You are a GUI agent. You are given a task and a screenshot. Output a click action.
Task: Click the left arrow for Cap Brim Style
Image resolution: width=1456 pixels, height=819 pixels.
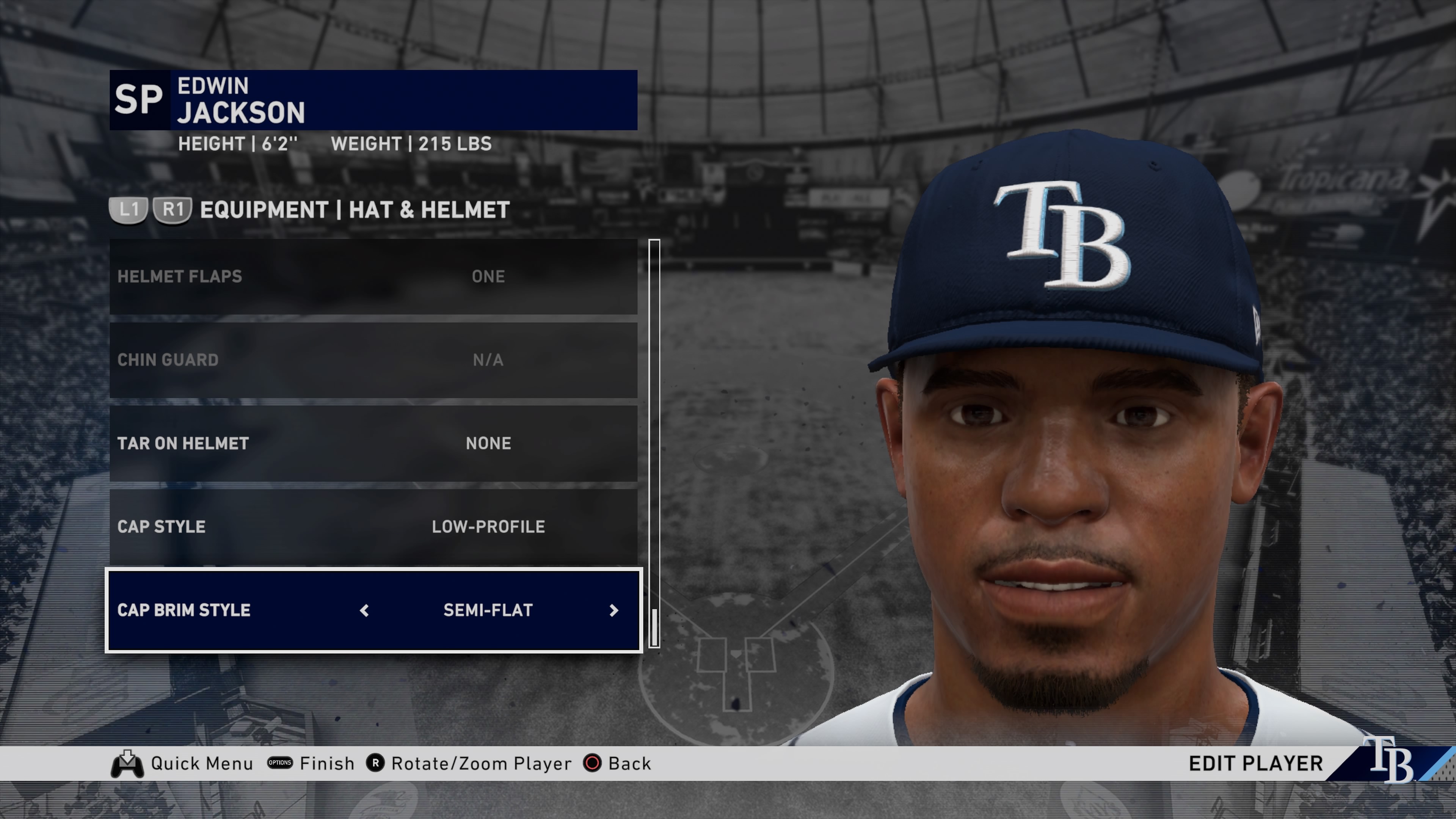click(364, 610)
